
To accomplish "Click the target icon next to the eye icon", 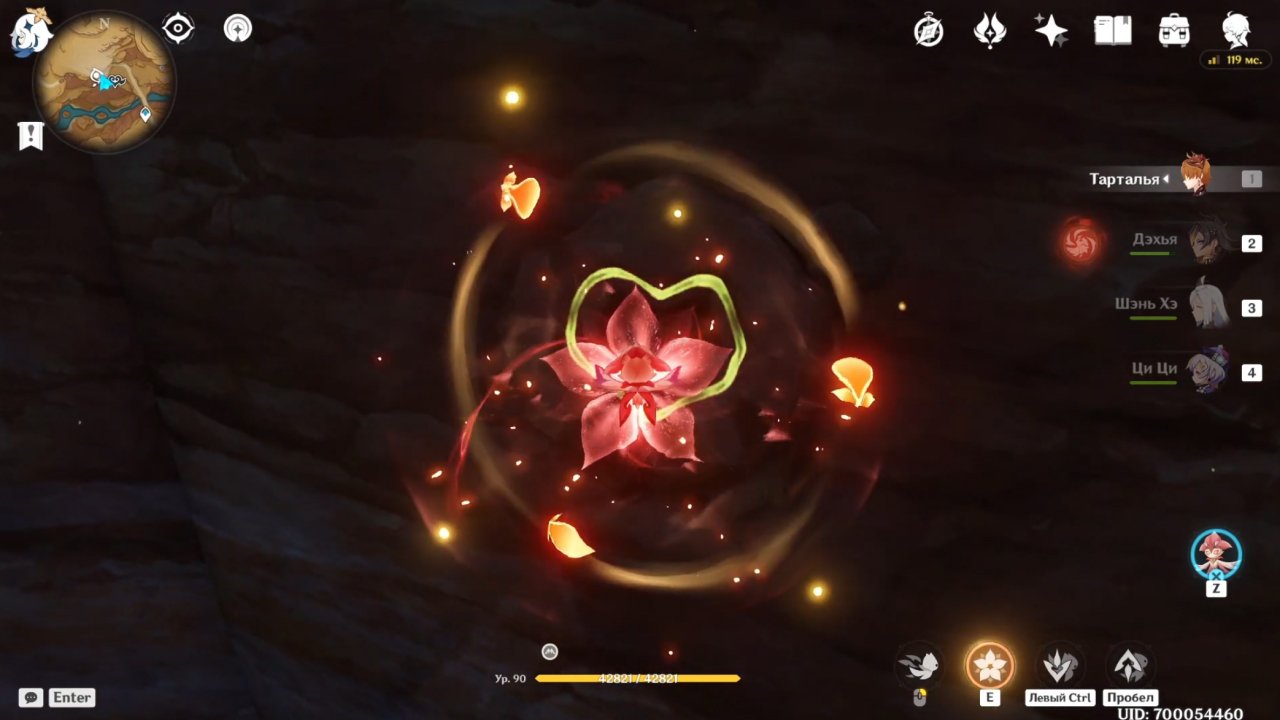I will coord(238,28).
